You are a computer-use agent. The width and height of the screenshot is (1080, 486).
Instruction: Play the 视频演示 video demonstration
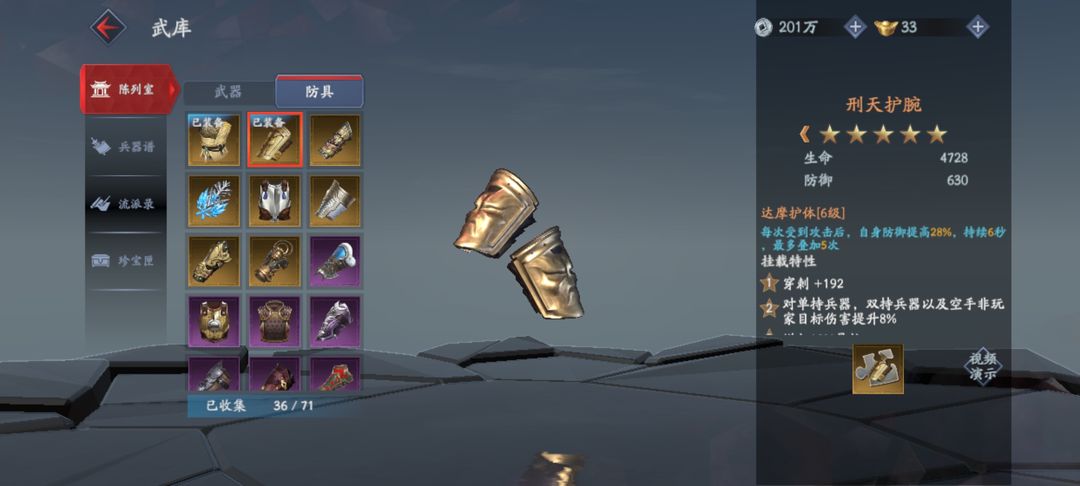(x=982, y=367)
